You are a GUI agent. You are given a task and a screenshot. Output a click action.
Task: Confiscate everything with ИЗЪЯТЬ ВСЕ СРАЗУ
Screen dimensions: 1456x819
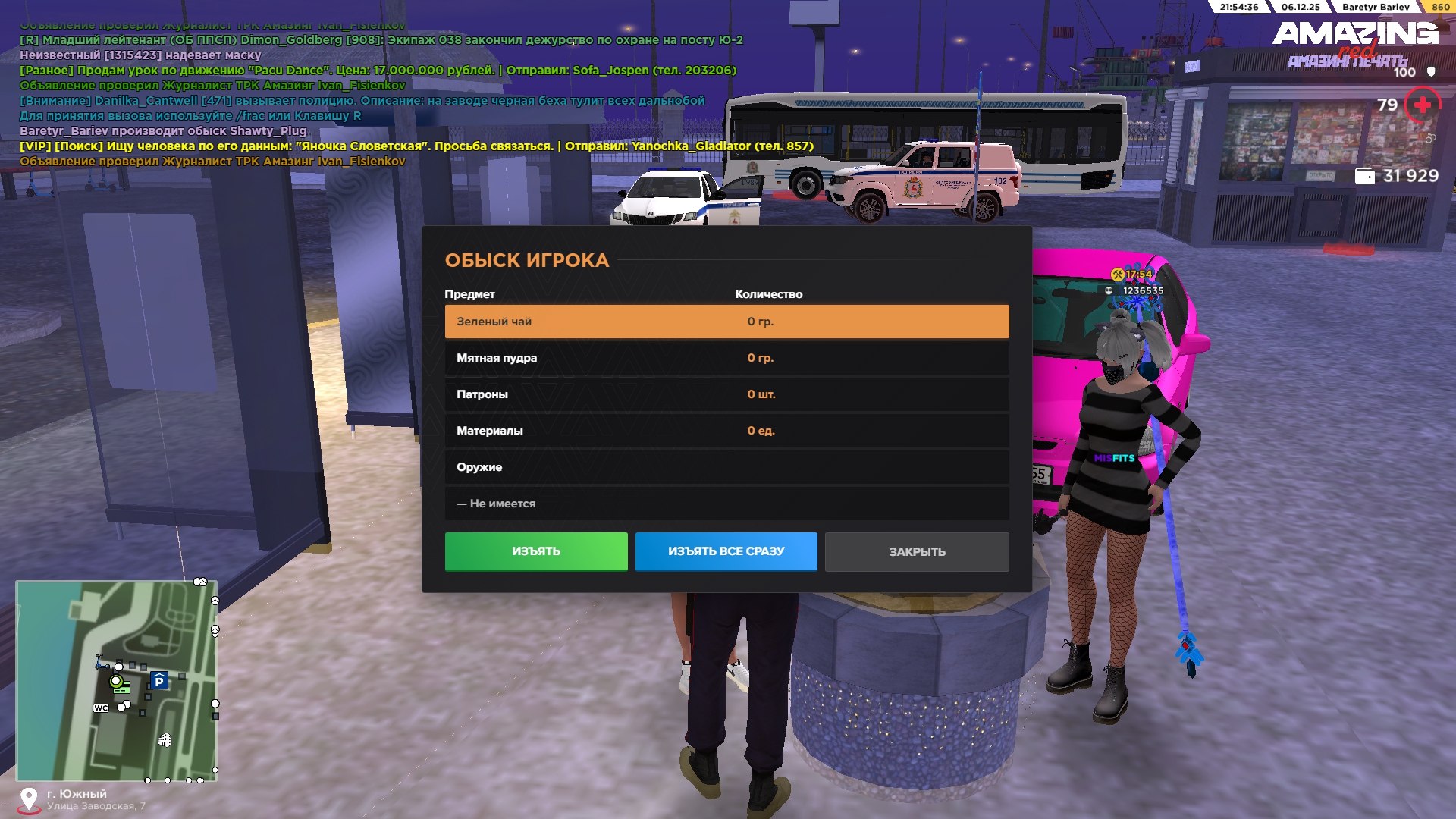726,551
